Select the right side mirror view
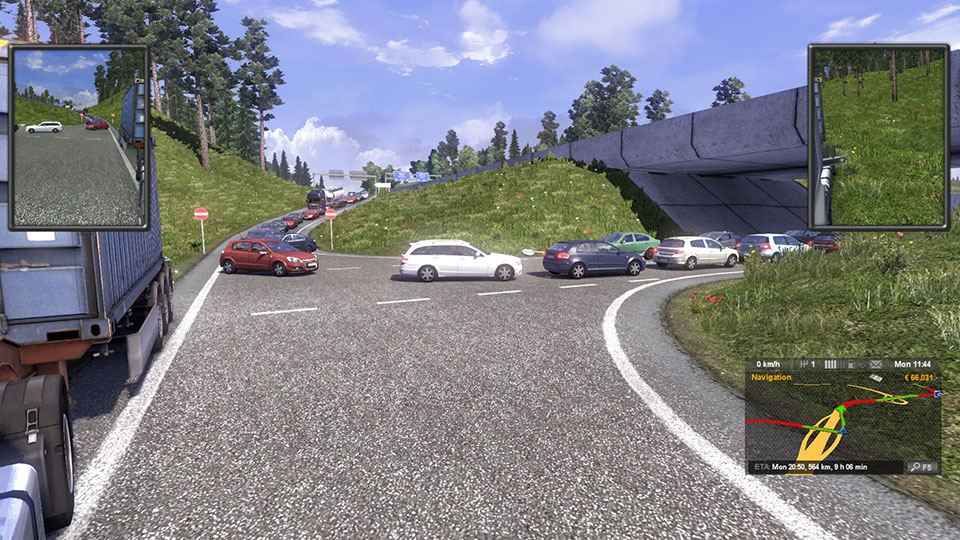 pos(878,136)
